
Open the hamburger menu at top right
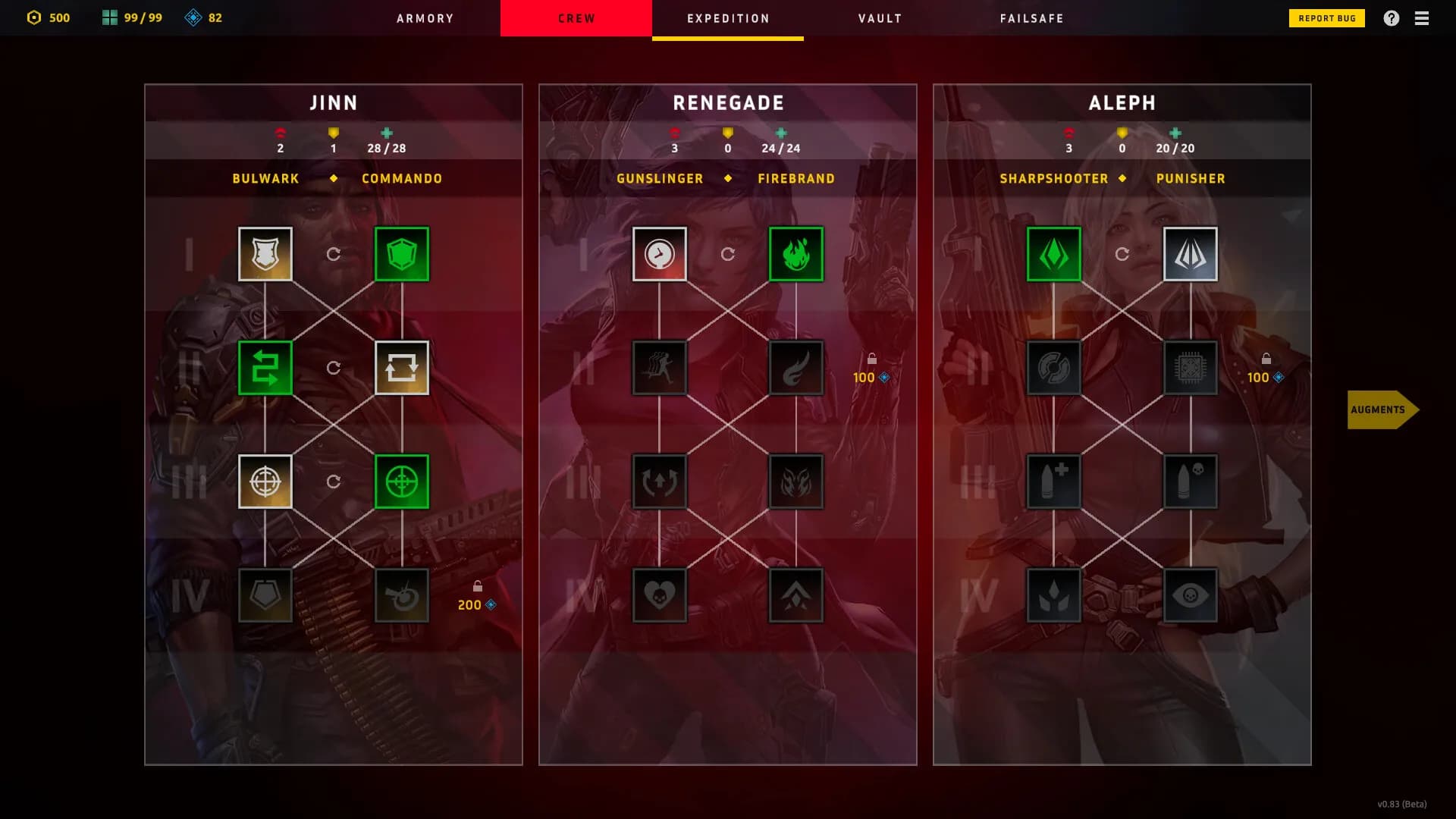[1421, 18]
